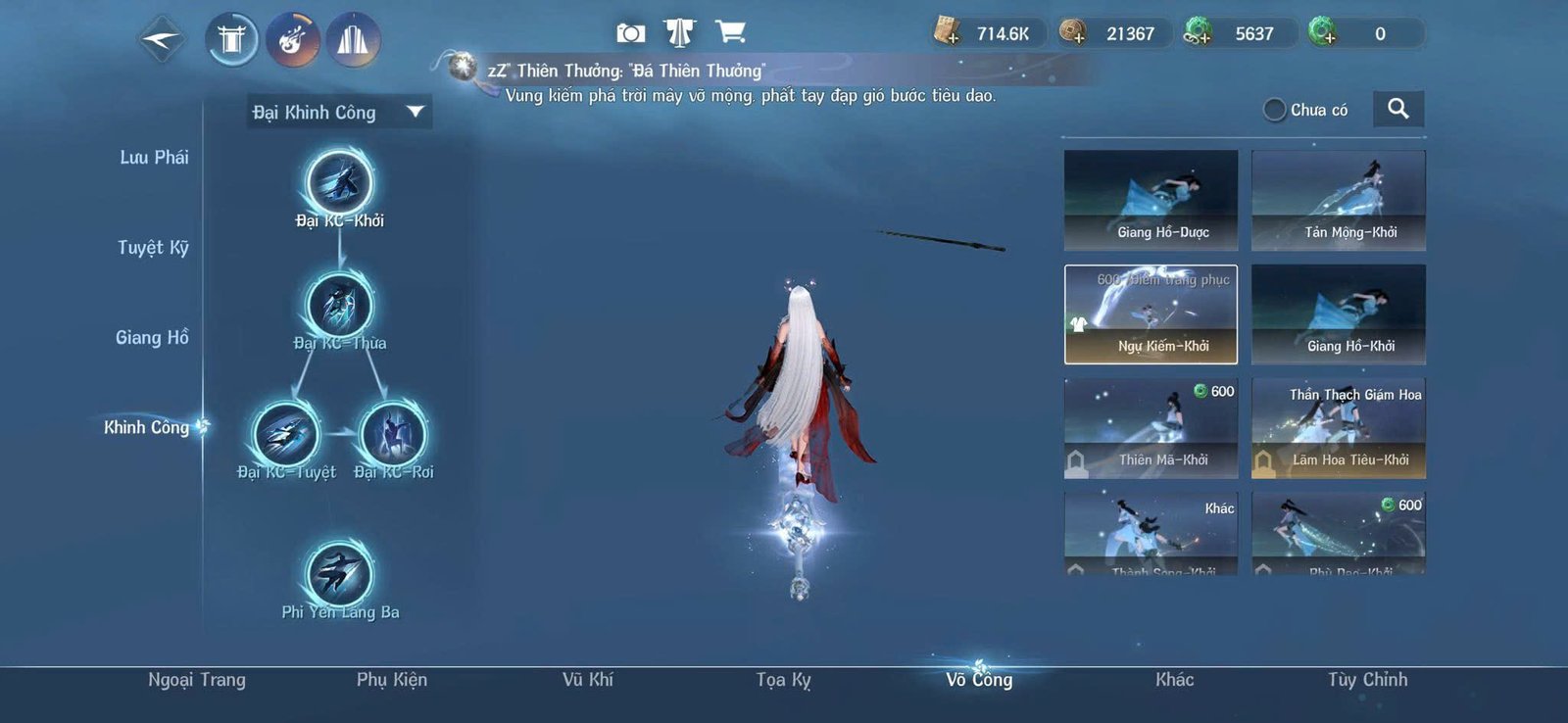Select the Giang Hồ-Dược thumbnail
This screenshot has width=1568, height=723.
(x=1150, y=199)
